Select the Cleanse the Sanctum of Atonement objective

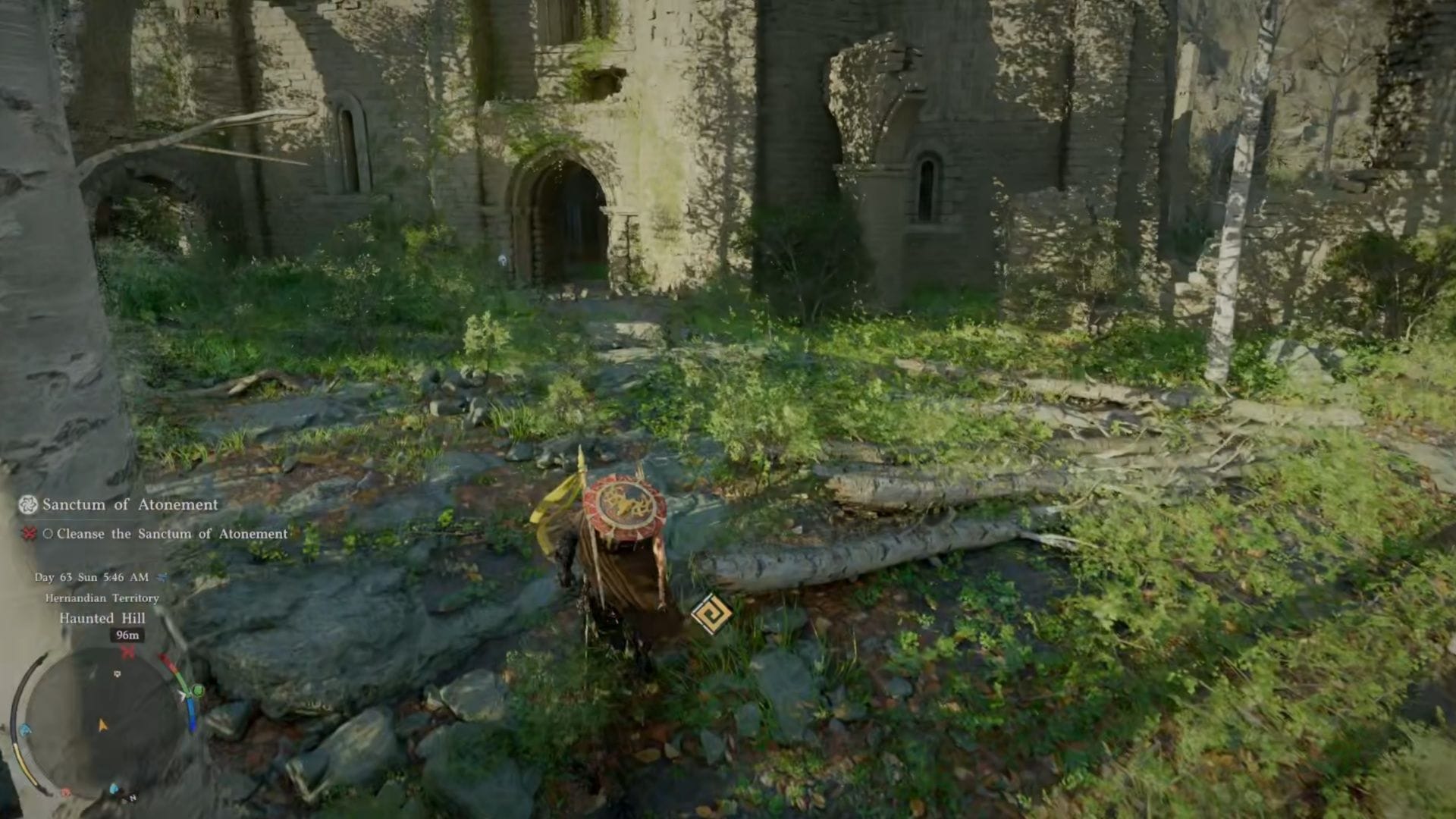coord(171,534)
